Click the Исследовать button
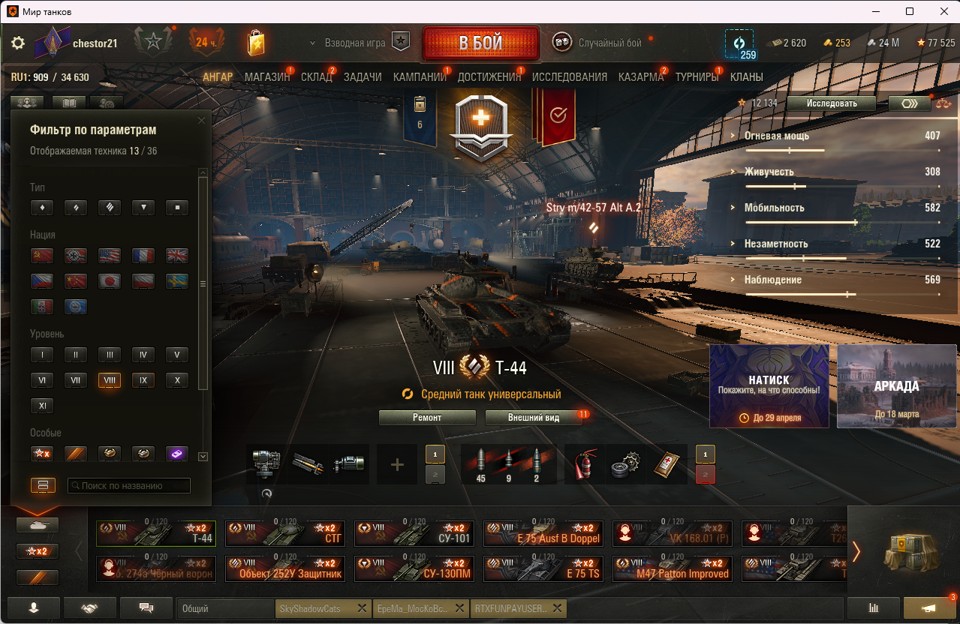This screenshot has width=960, height=624. tap(830, 103)
